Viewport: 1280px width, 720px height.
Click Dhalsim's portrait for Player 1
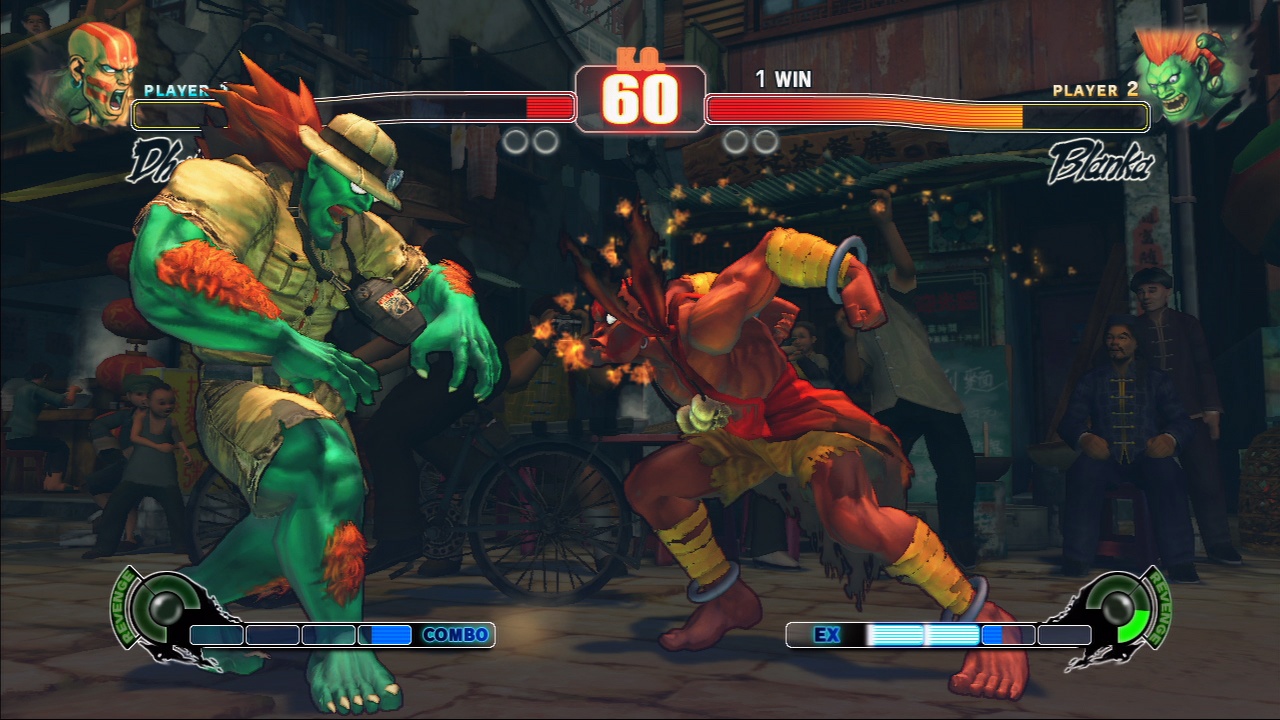click(x=101, y=74)
